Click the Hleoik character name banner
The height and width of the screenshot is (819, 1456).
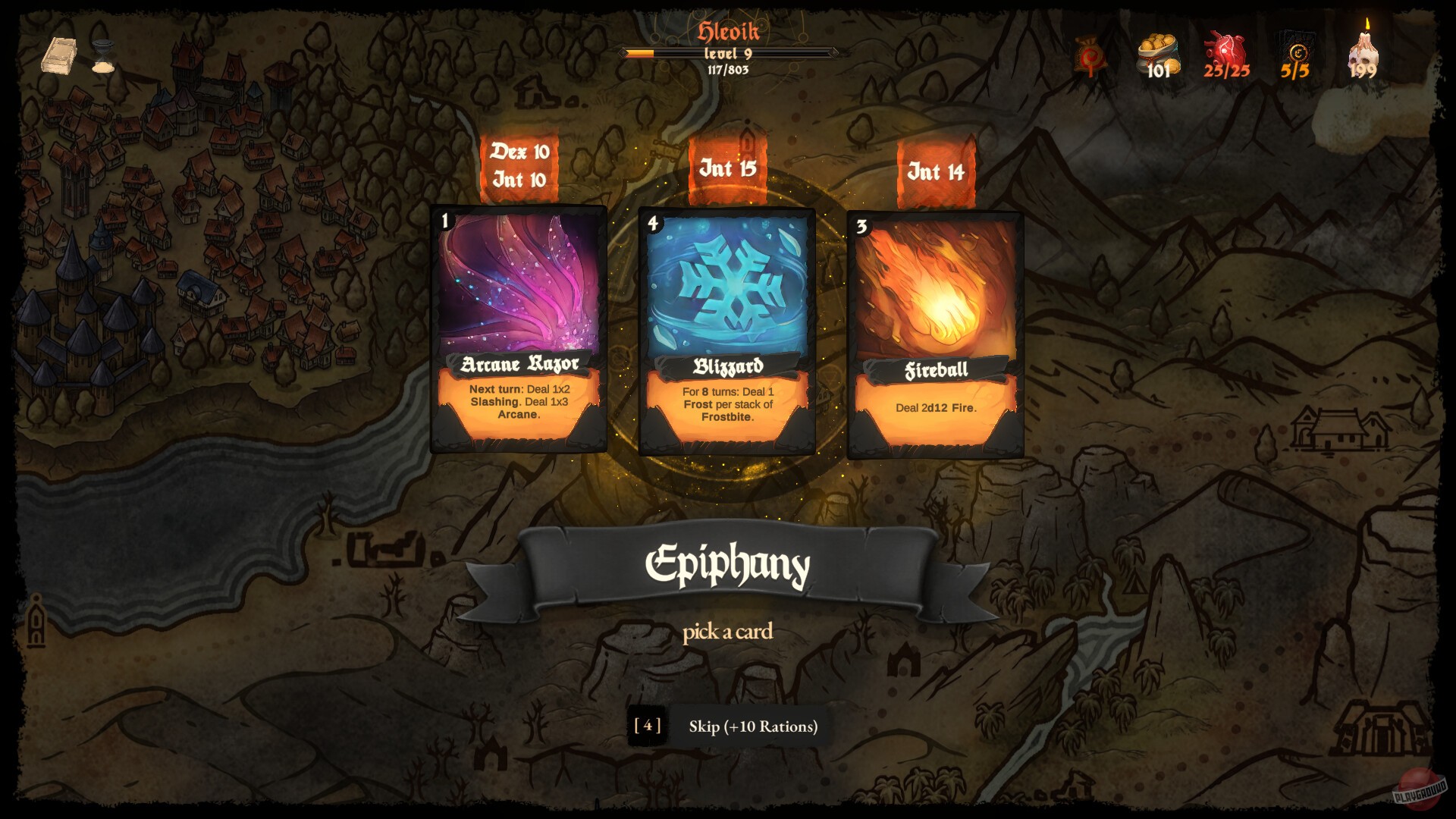click(x=728, y=32)
